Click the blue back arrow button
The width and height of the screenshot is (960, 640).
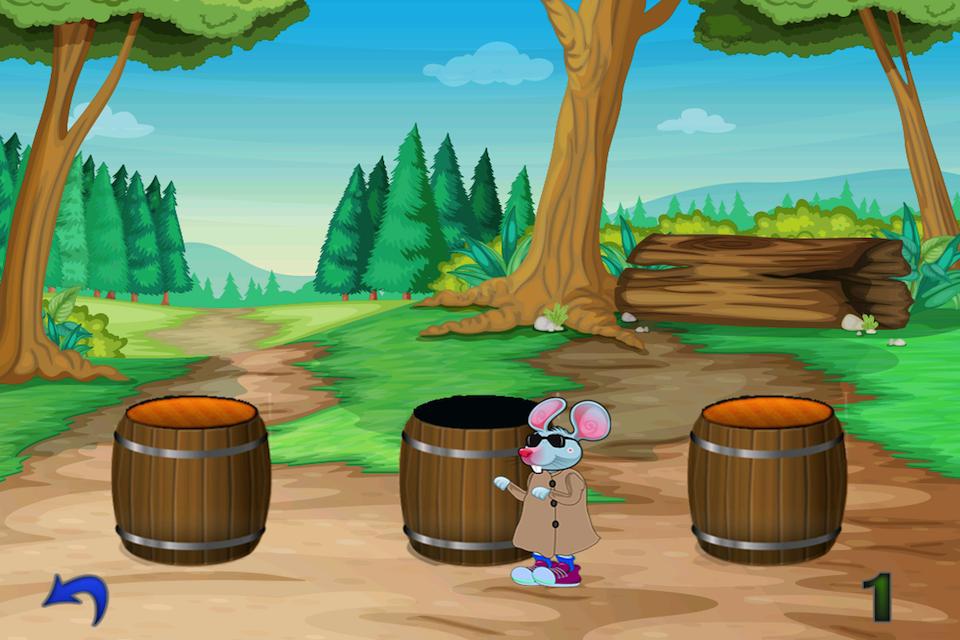coord(75,598)
